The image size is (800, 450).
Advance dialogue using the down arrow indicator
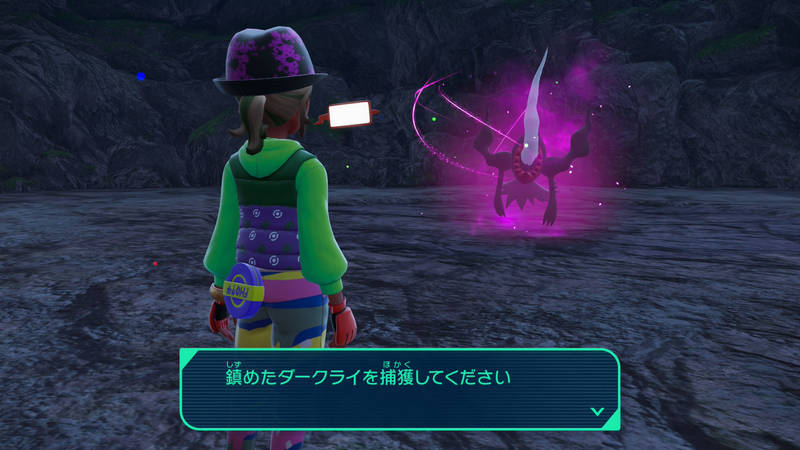coord(597,410)
